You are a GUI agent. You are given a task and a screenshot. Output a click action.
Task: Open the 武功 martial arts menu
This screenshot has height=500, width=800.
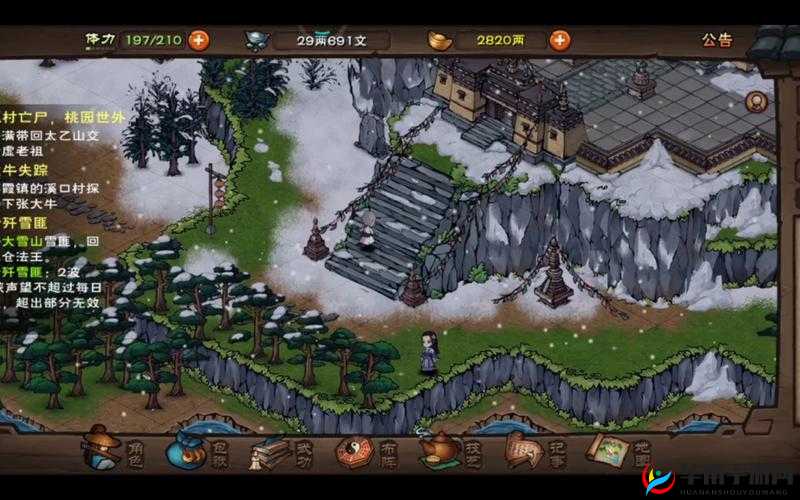[278, 450]
